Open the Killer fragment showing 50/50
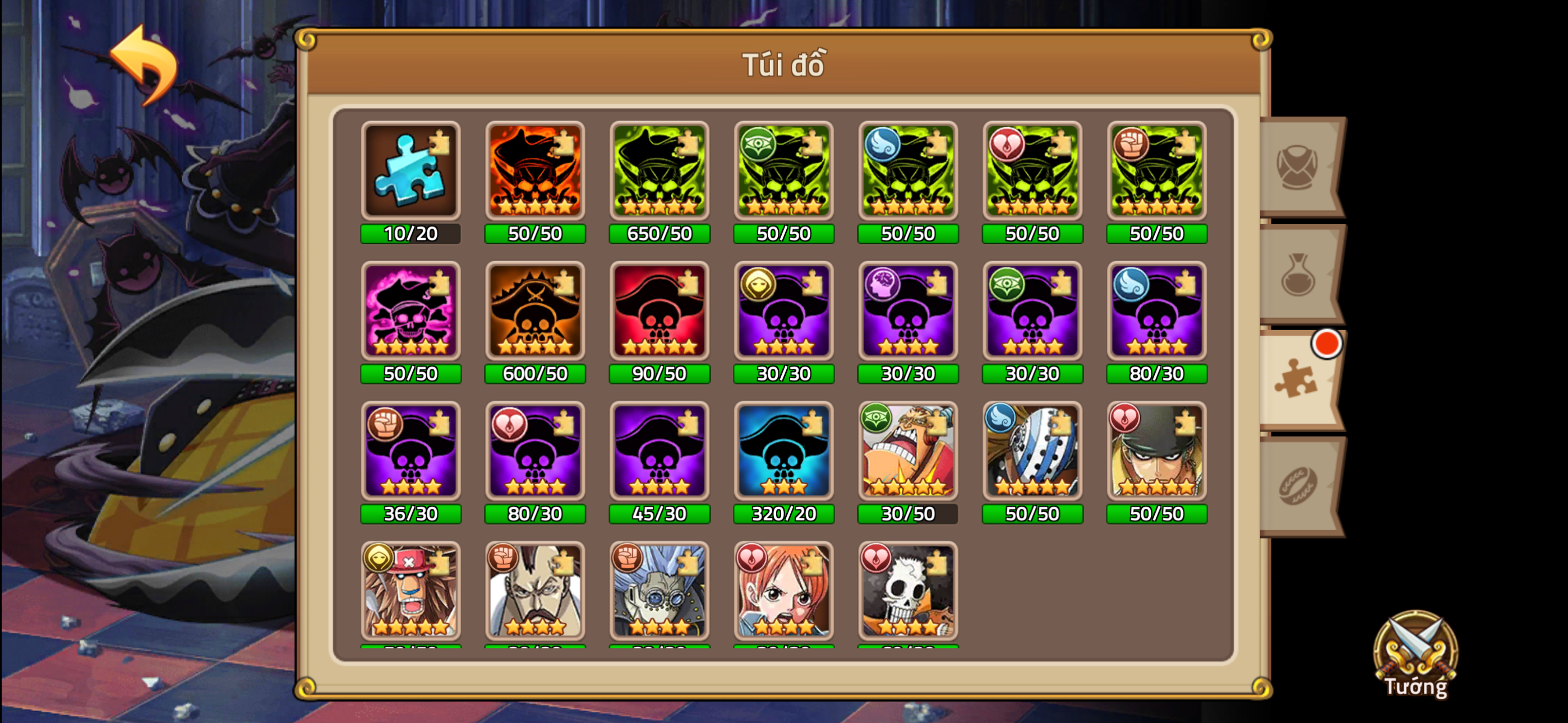This screenshot has width=1568, height=723. (1032, 453)
